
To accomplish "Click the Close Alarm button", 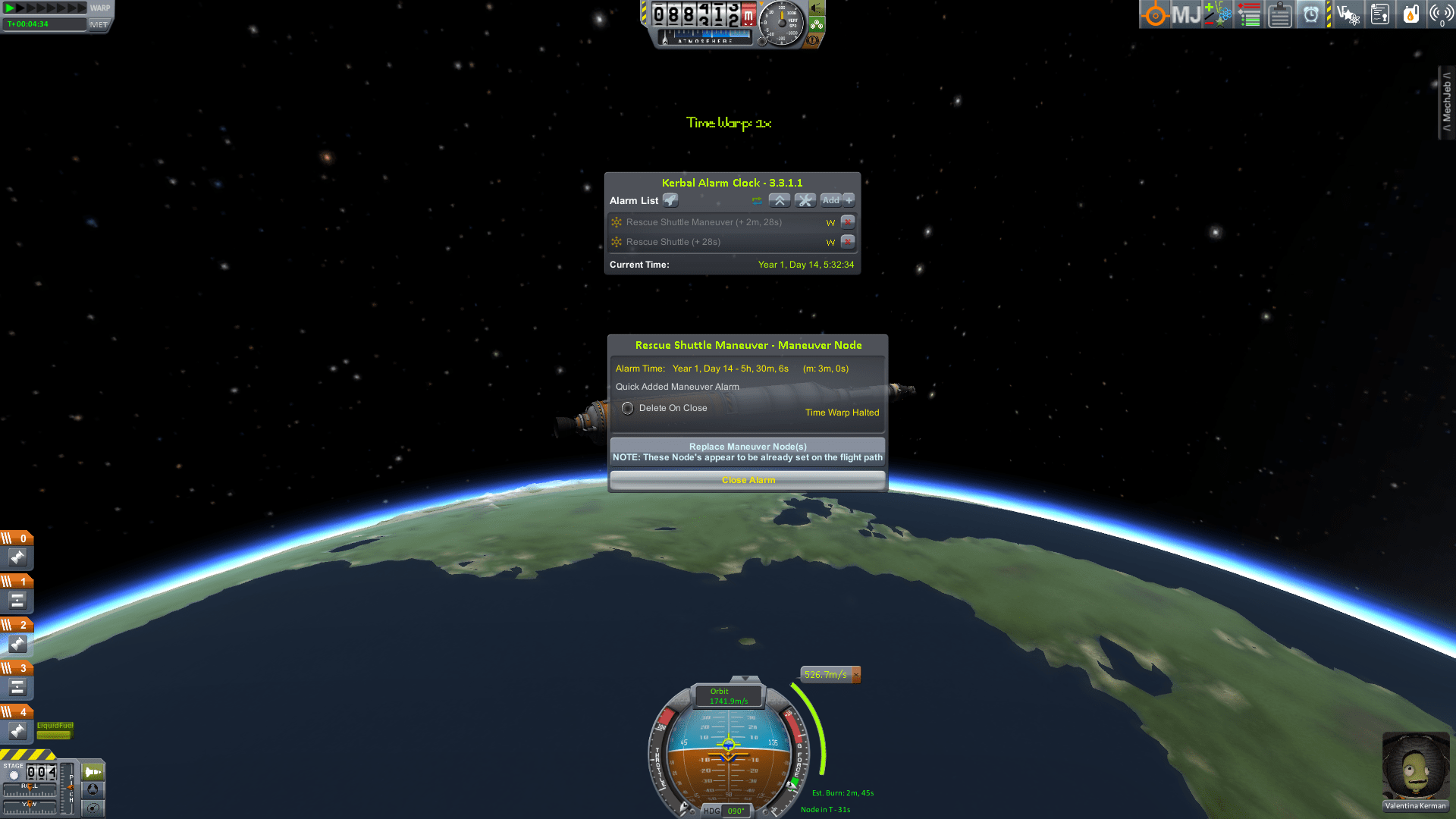I will coord(748,479).
